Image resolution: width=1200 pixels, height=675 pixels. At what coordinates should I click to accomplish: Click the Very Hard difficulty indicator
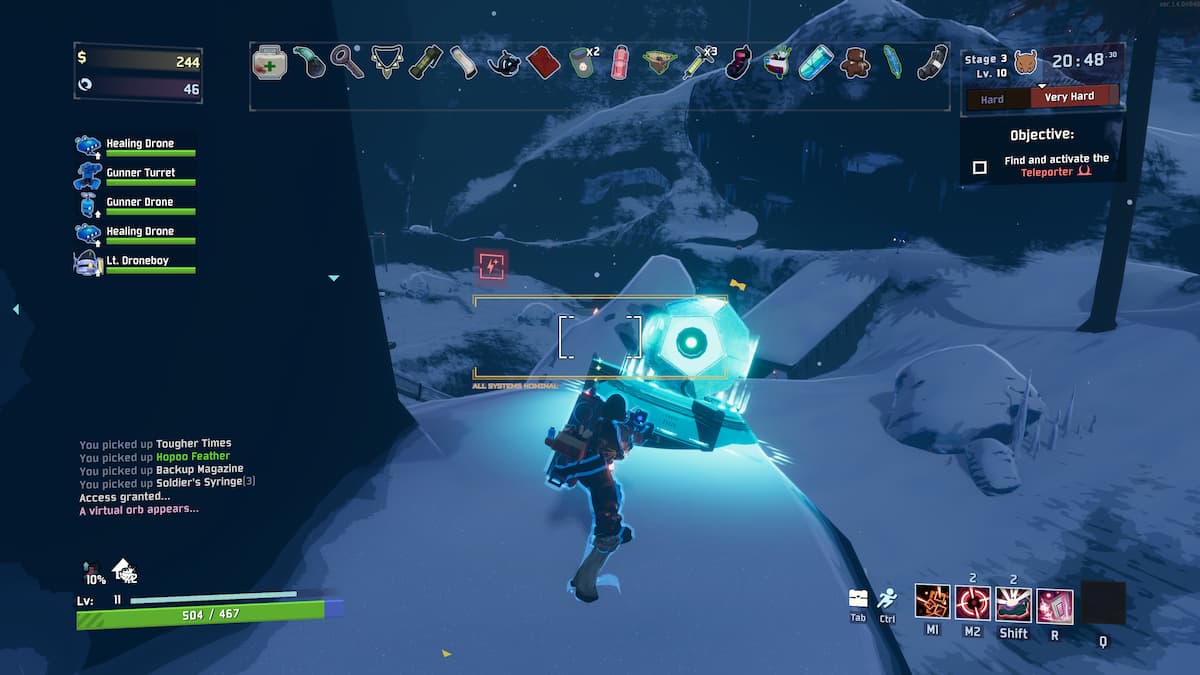tap(1069, 97)
